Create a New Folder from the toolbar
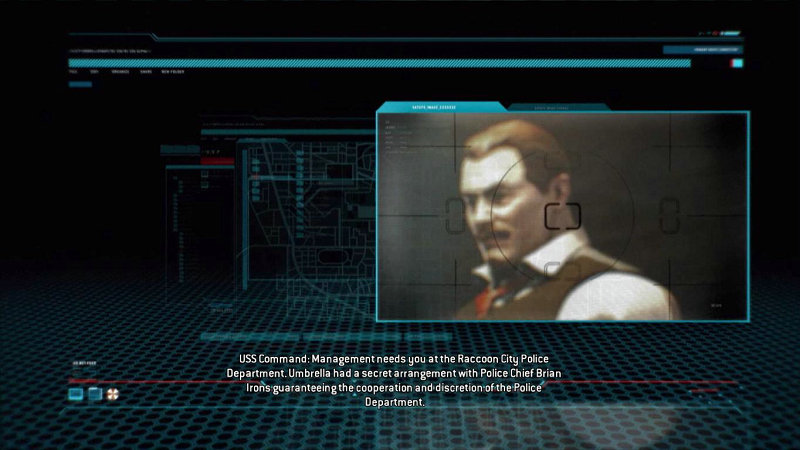The height and width of the screenshot is (450, 800). click(x=172, y=71)
